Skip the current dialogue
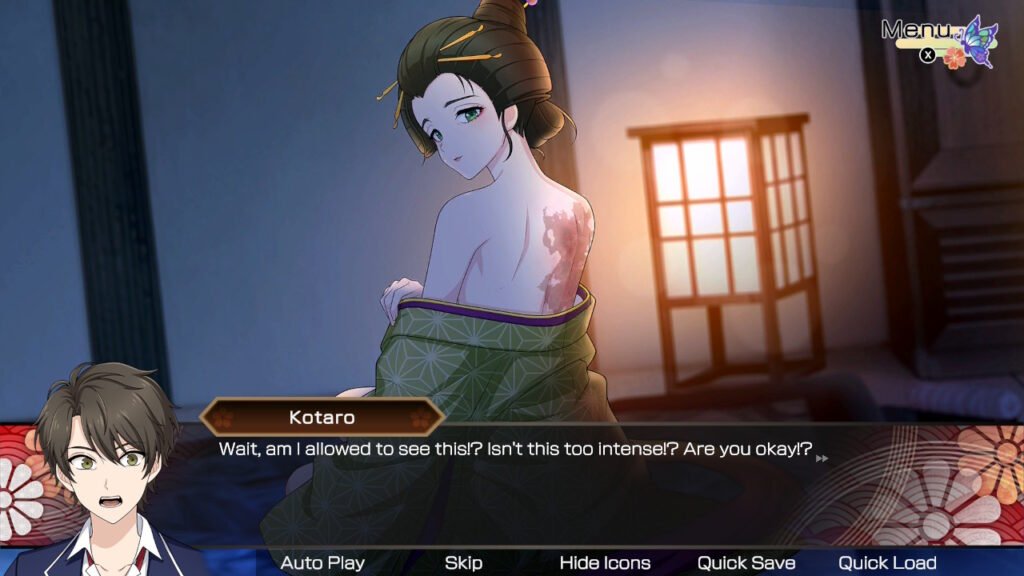Image resolution: width=1024 pixels, height=576 pixels. tap(463, 563)
